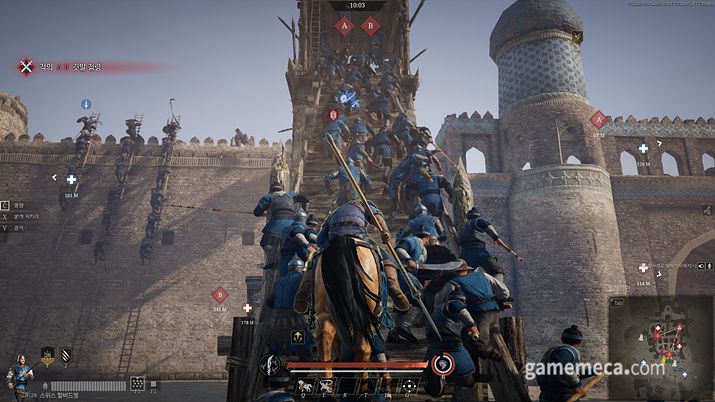Click the supply cross marker at 501 M

pos(71,180)
